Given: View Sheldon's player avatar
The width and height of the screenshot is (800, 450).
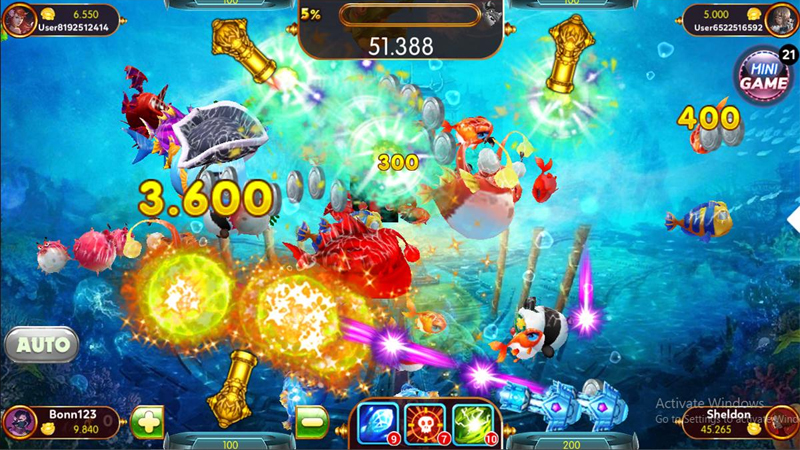Looking at the screenshot, I should 781,422.
